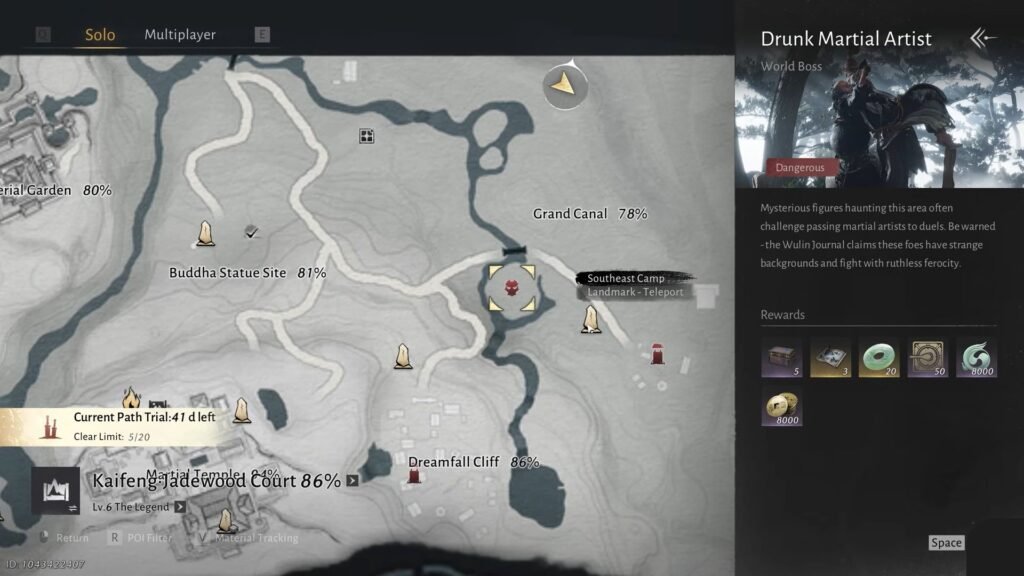Close the Drunk Martial Artist panel with the arrow

983,38
